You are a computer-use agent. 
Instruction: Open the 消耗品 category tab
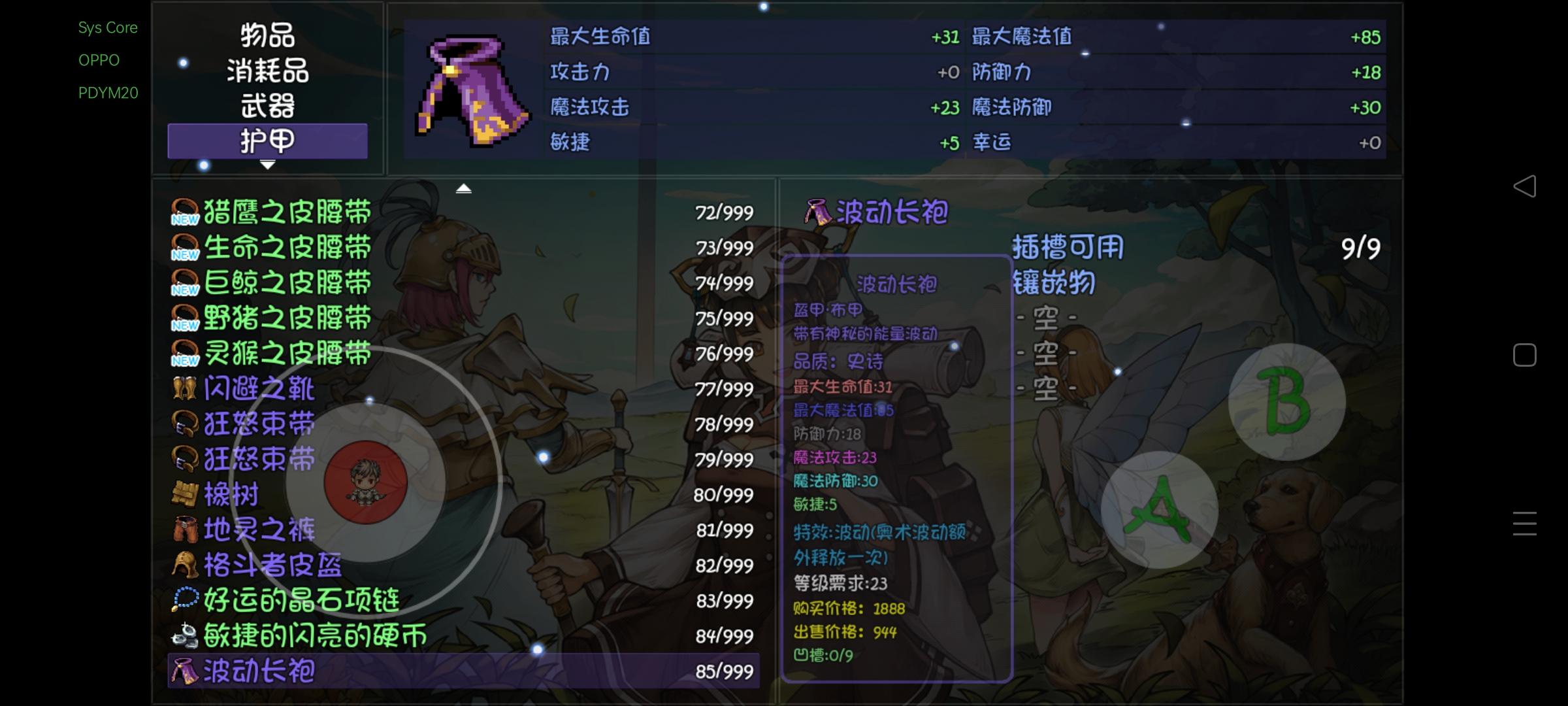pos(267,72)
